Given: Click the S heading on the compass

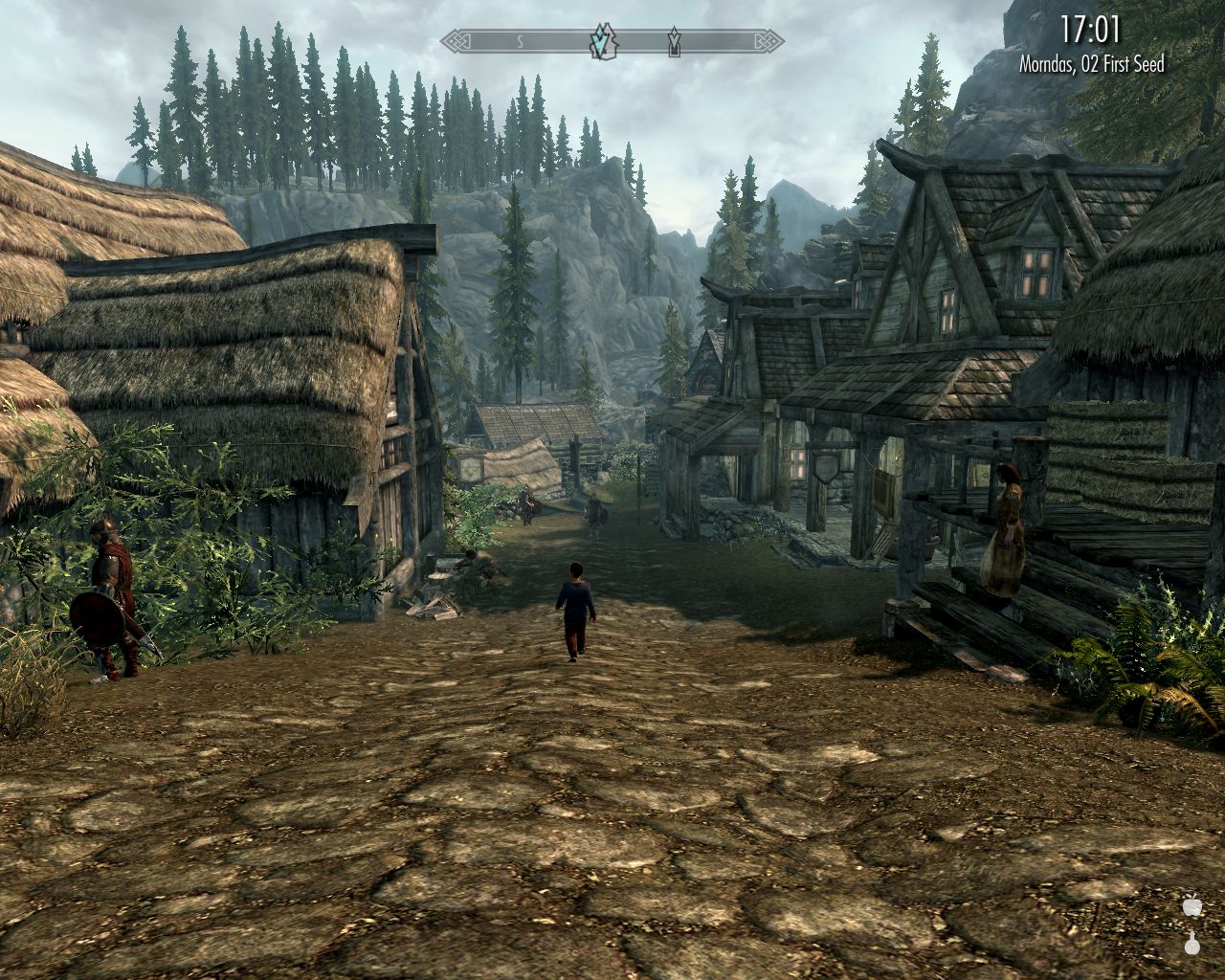Looking at the screenshot, I should click(521, 41).
